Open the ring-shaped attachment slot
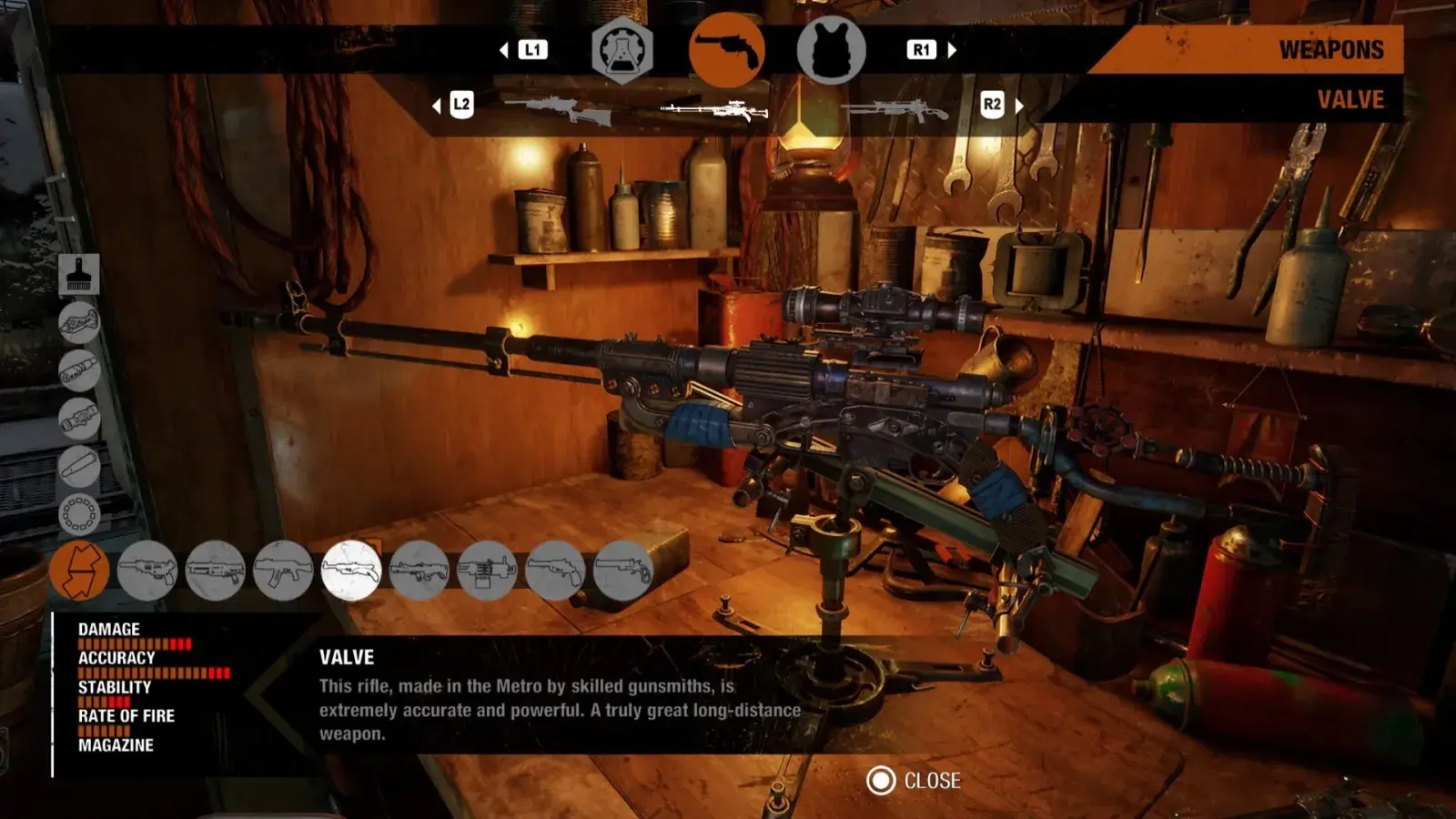Screen dimensions: 1456x819 79,514
